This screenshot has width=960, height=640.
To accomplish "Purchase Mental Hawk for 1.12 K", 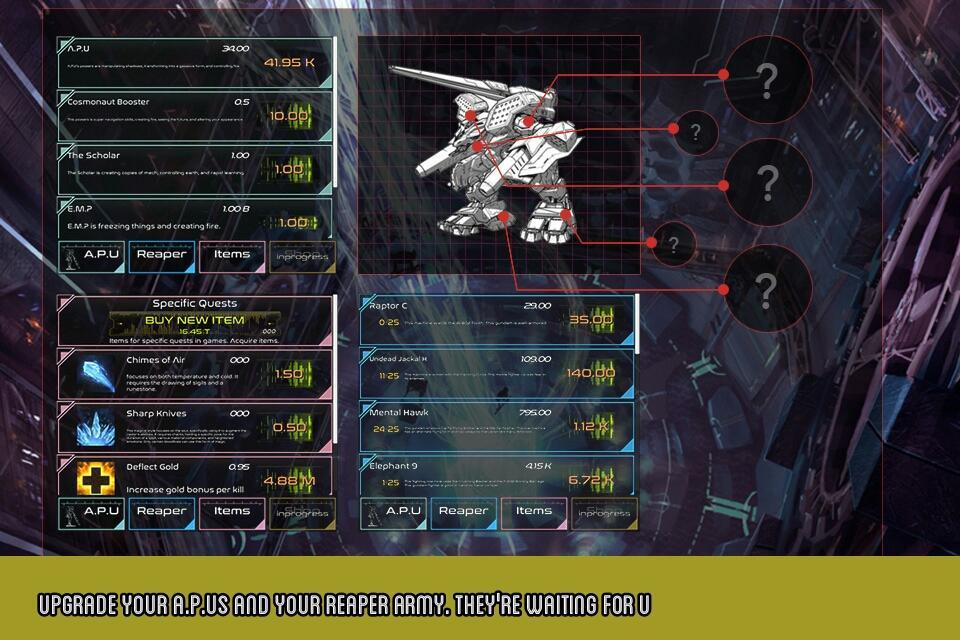I will (x=591, y=427).
